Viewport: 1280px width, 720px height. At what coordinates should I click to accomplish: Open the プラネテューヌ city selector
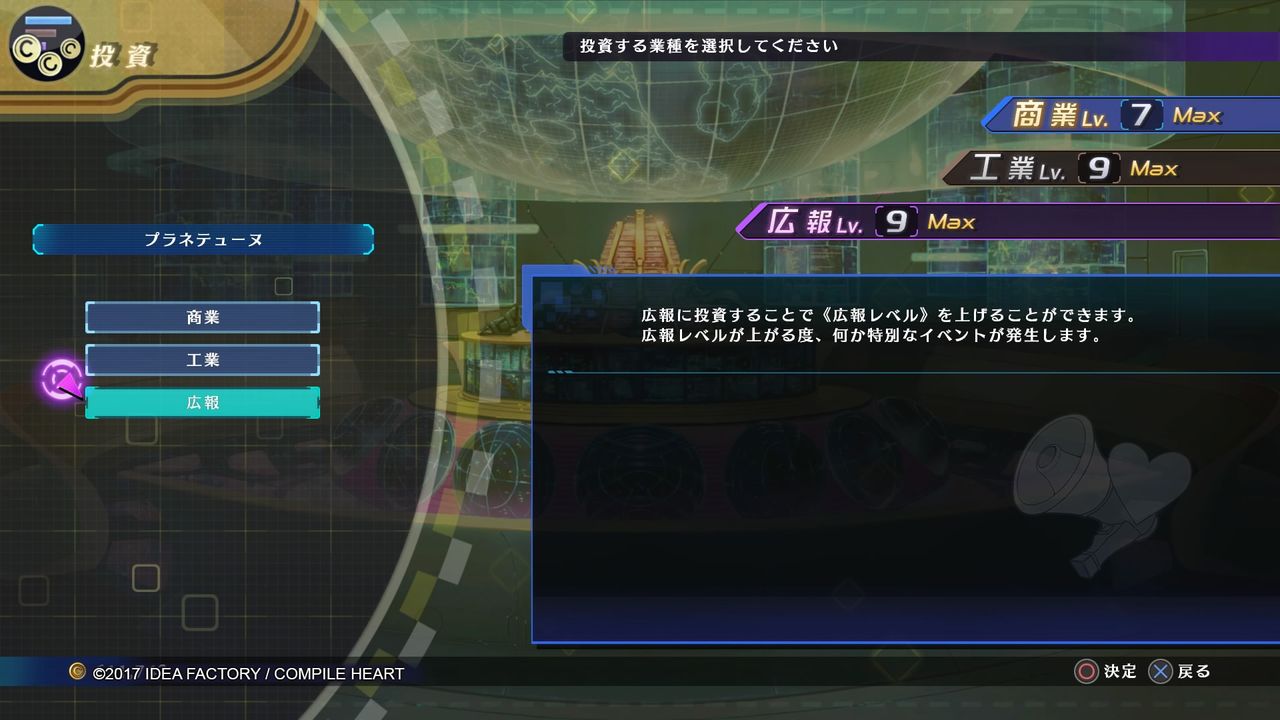[x=203, y=240]
